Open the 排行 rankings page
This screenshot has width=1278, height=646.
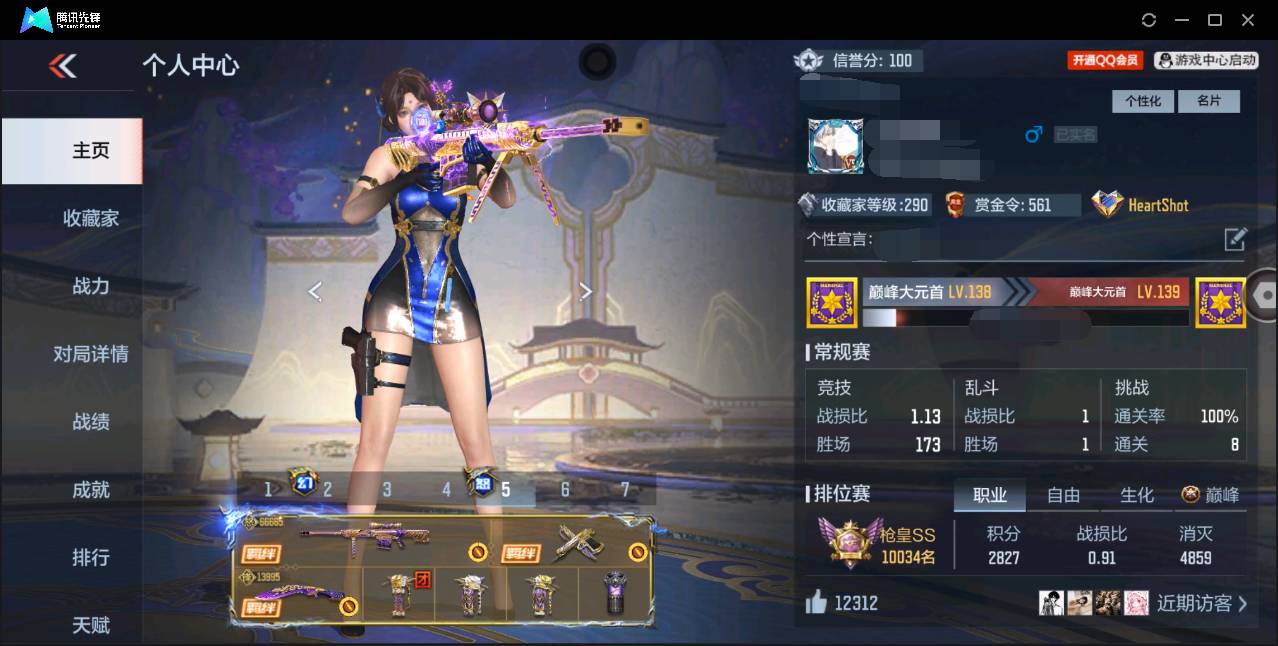pyautogui.click(x=90, y=557)
